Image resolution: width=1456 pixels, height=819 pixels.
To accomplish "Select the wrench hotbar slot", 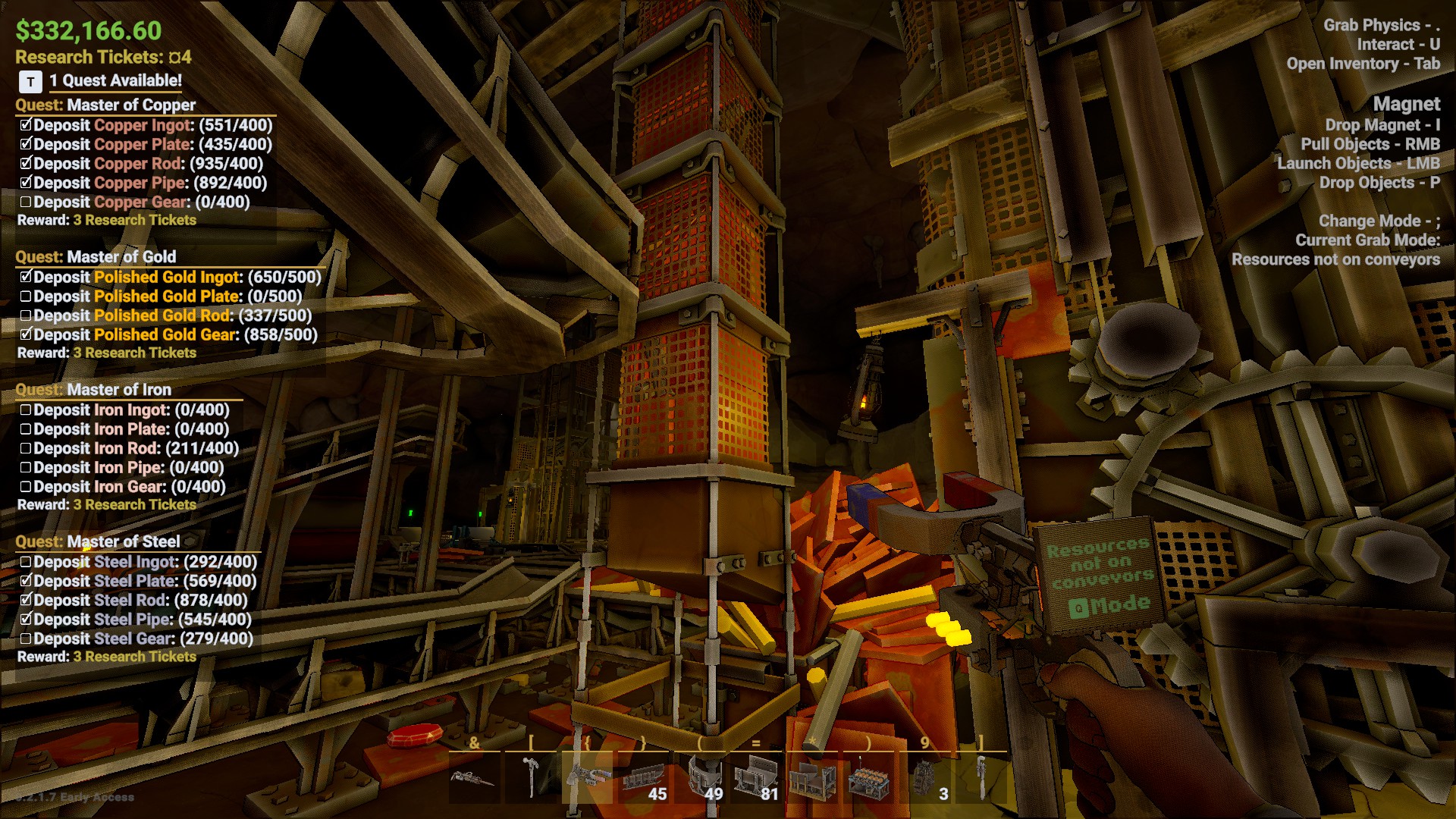I will point(981,778).
